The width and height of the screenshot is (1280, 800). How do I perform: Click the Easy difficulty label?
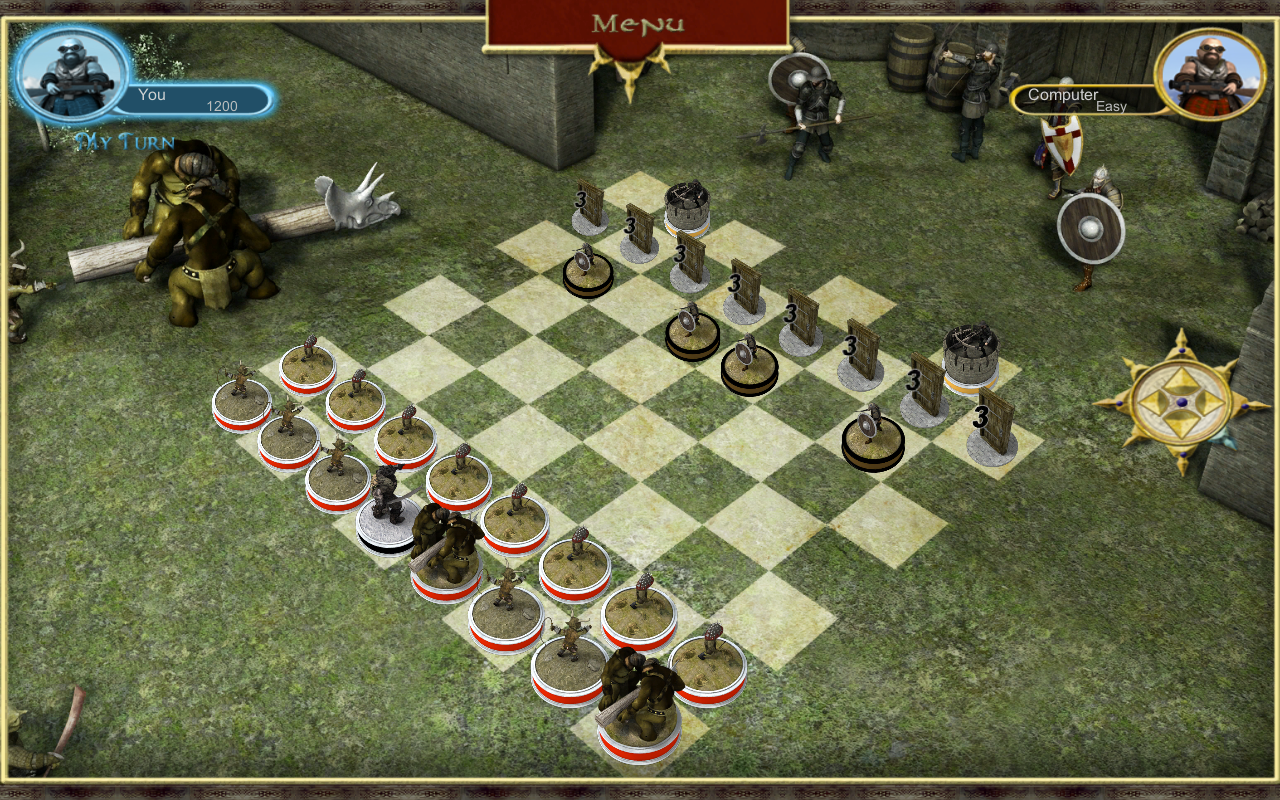click(x=1113, y=107)
